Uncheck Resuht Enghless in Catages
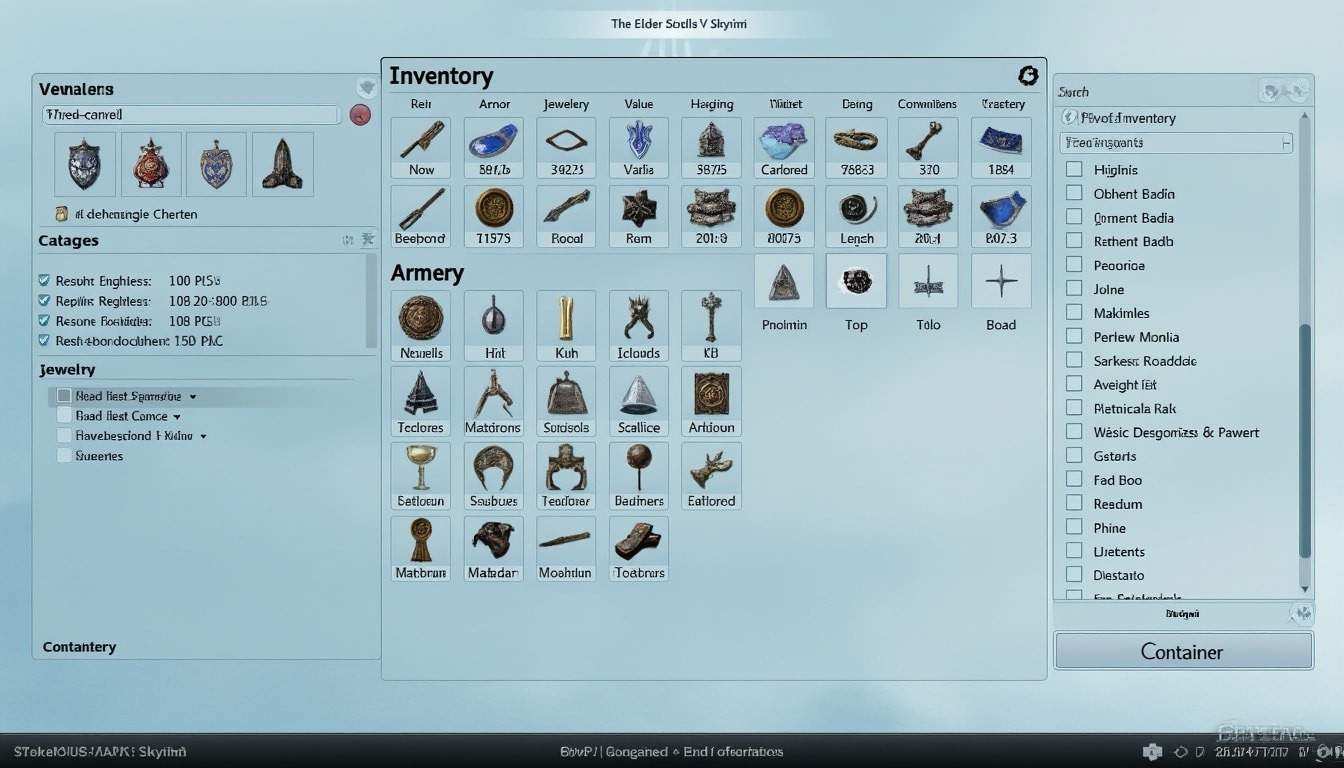Viewport: 1344px width, 768px height. click(x=42, y=281)
